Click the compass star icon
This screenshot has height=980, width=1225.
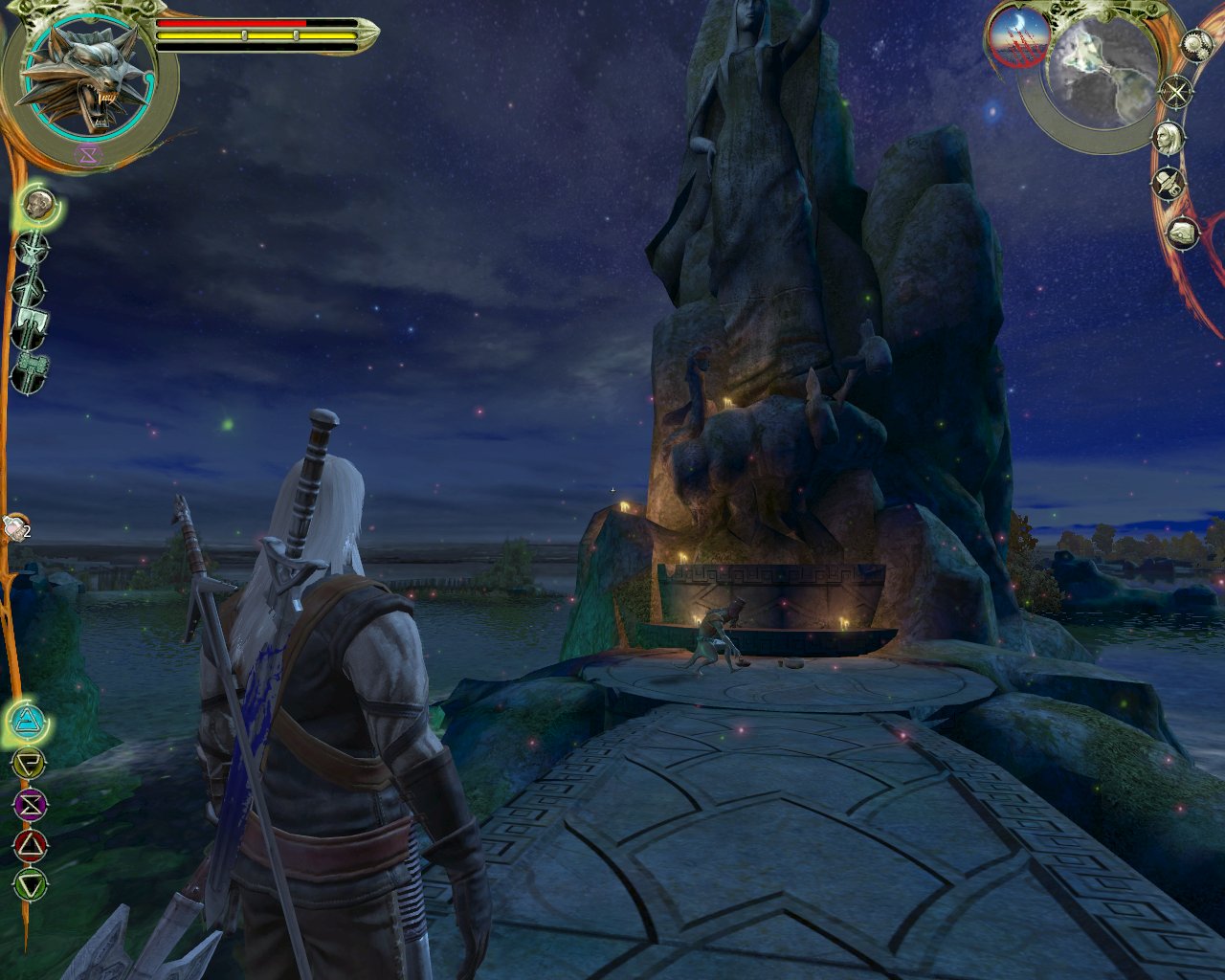(x=1176, y=92)
